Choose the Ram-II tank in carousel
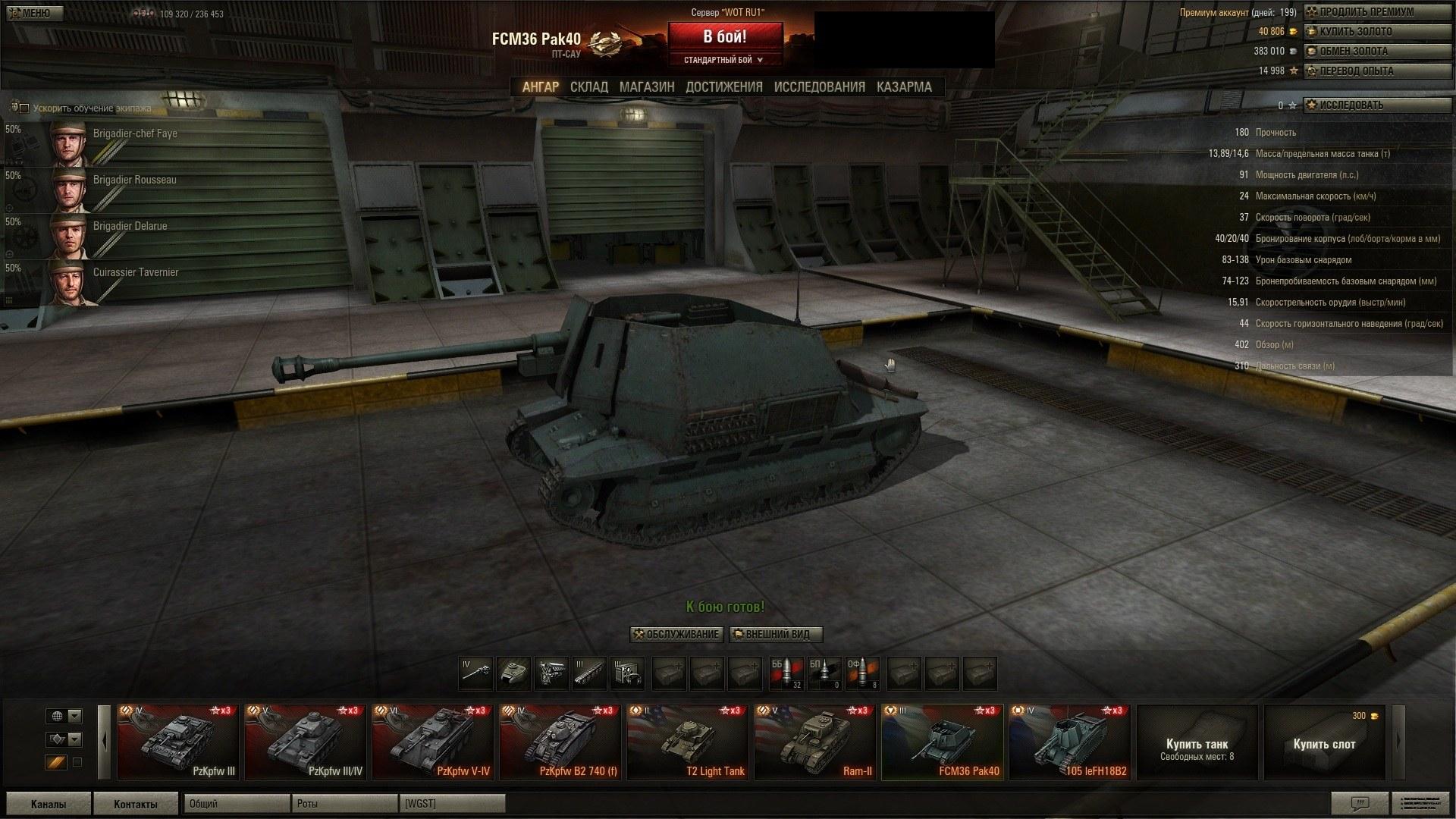Image resolution: width=1456 pixels, height=819 pixels. (x=816, y=742)
